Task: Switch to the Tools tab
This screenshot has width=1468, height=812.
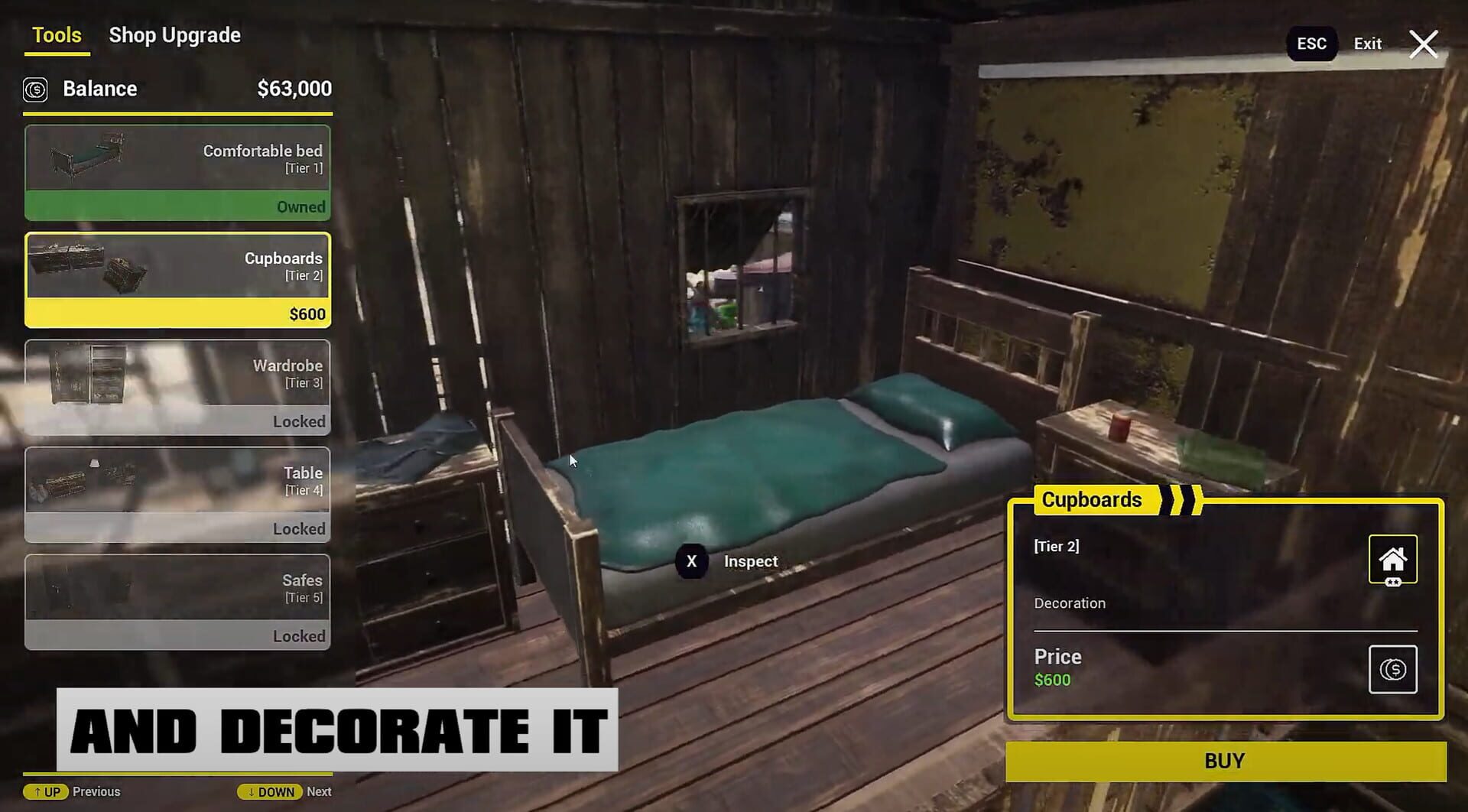Action: [57, 34]
